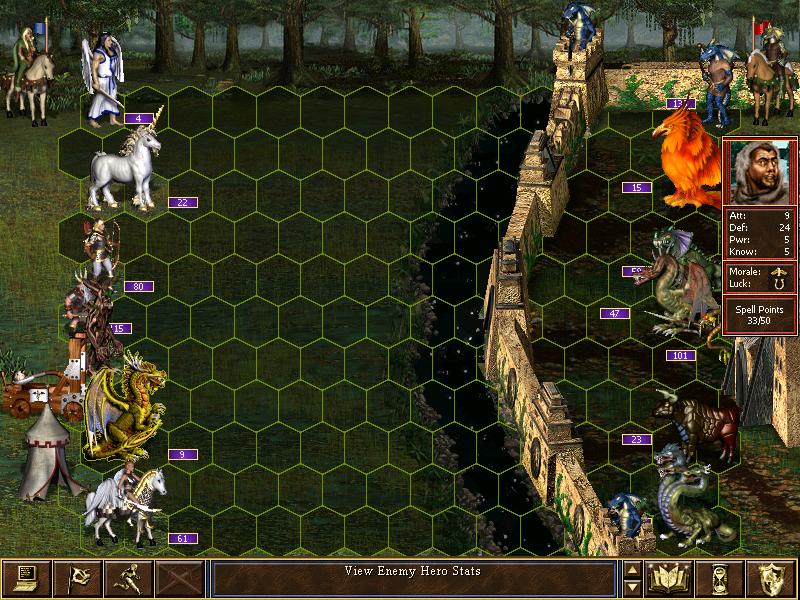Click the combat message log bar
The image size is (800, 600).
coord(413,577)
